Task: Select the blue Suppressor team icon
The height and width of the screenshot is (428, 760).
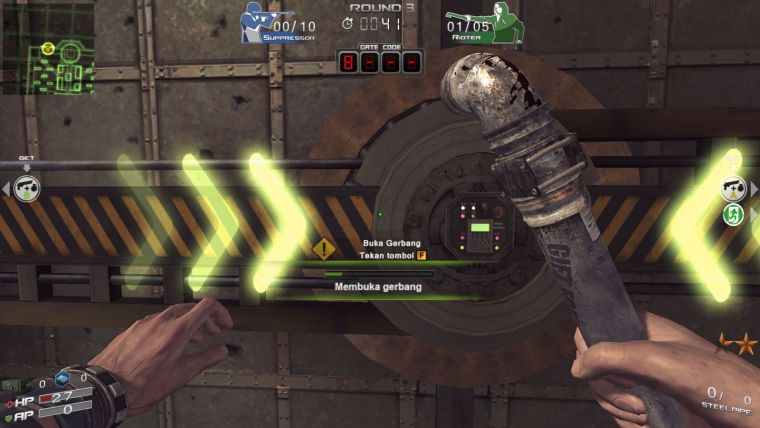Action: click(257, 22)
